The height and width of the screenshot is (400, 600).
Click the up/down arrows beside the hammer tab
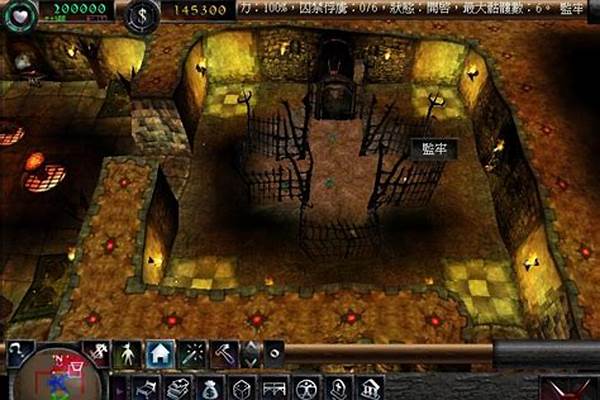251,353
